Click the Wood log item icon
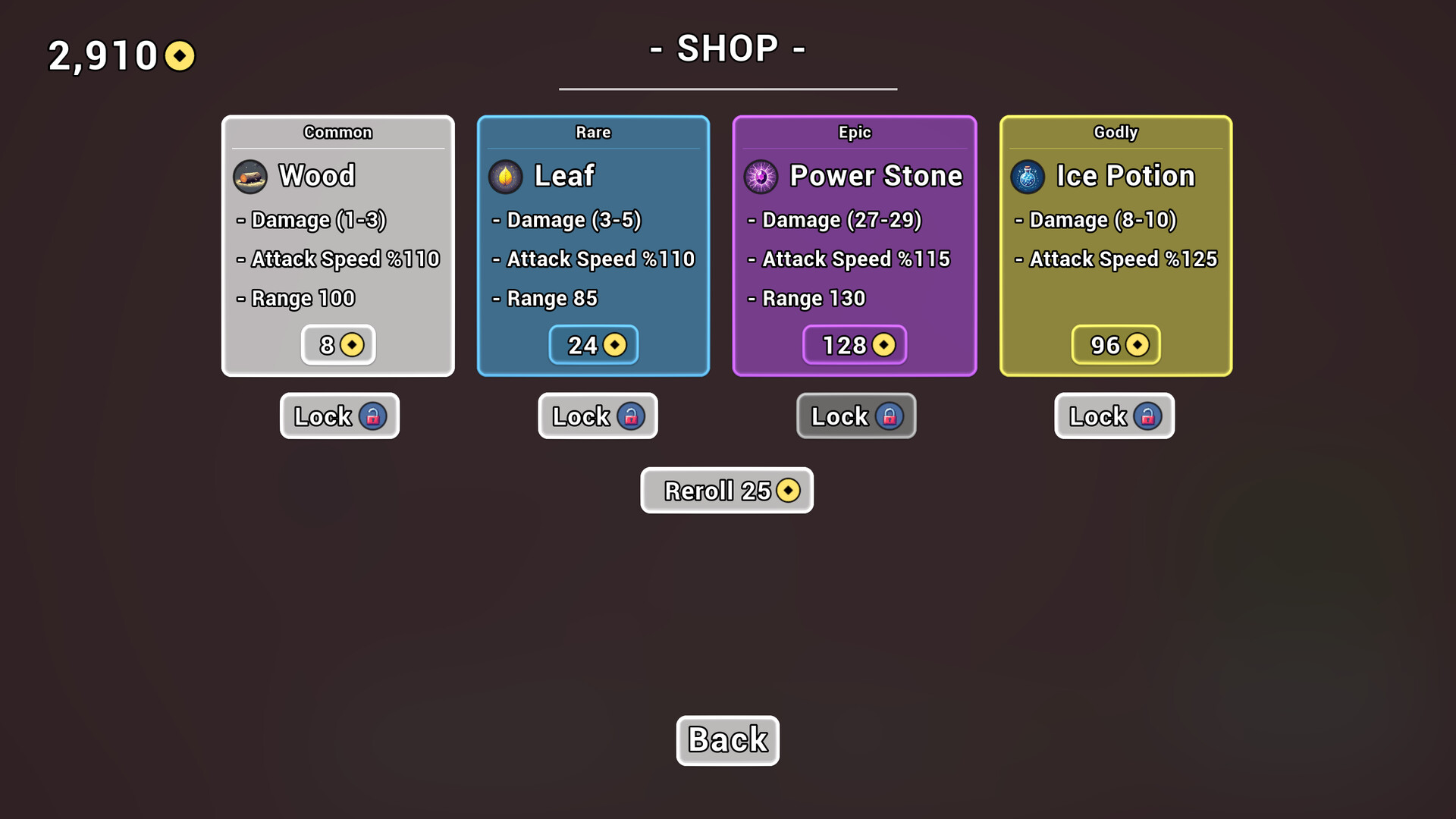 point(249,176)
